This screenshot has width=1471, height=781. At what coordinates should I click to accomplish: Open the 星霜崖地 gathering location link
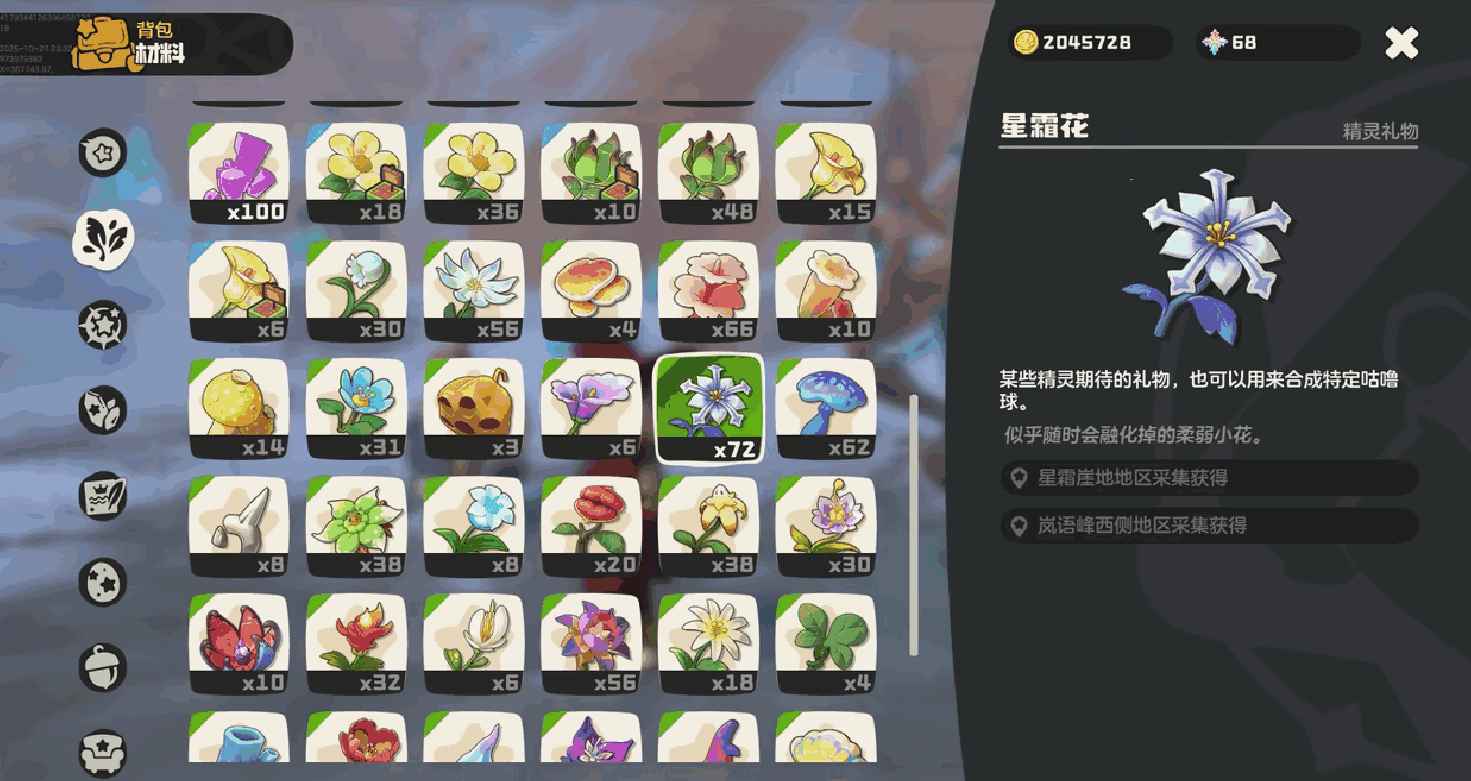click(1208, 478)
